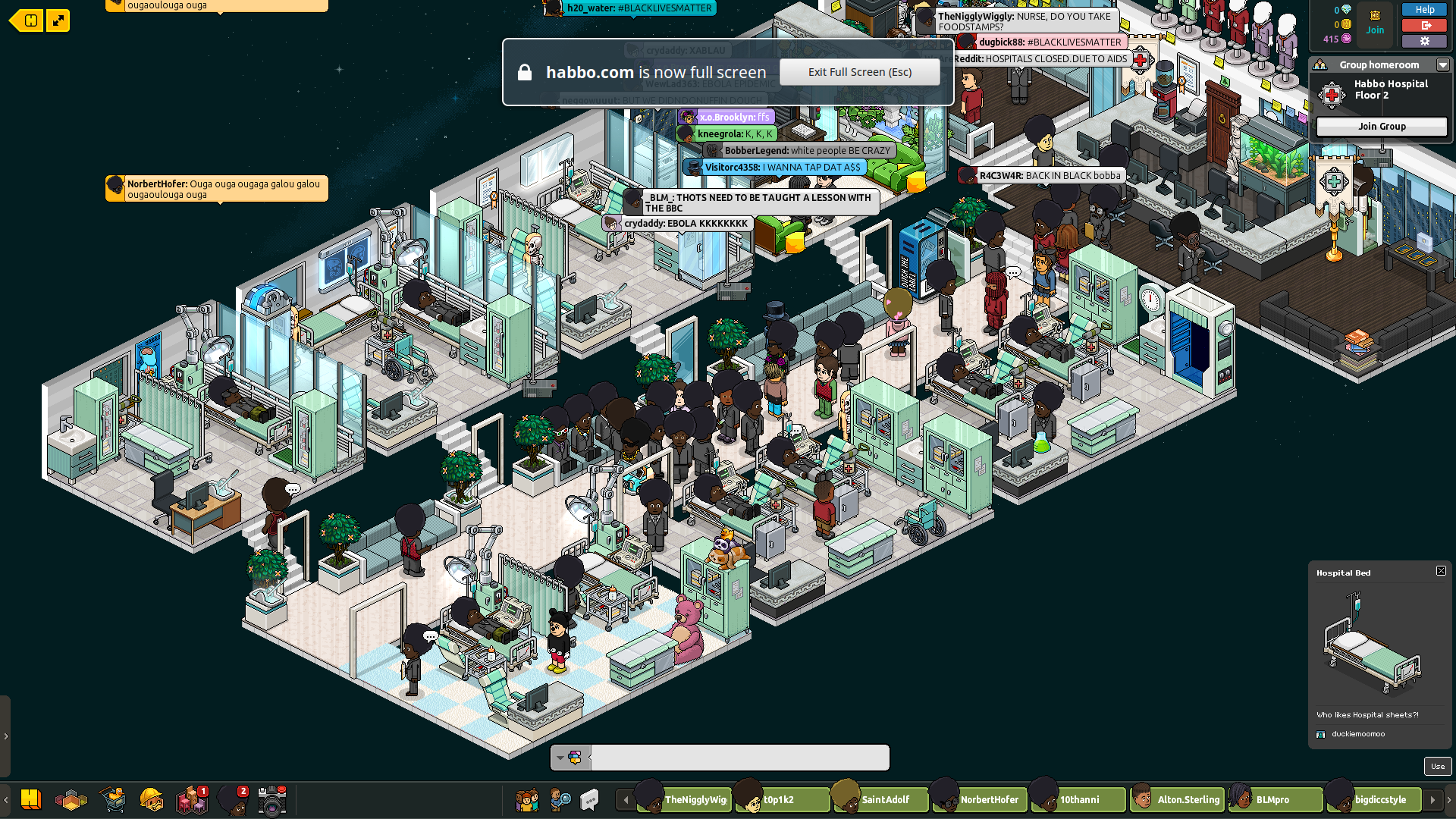Open the furniture inventory icon

(191, 799)
